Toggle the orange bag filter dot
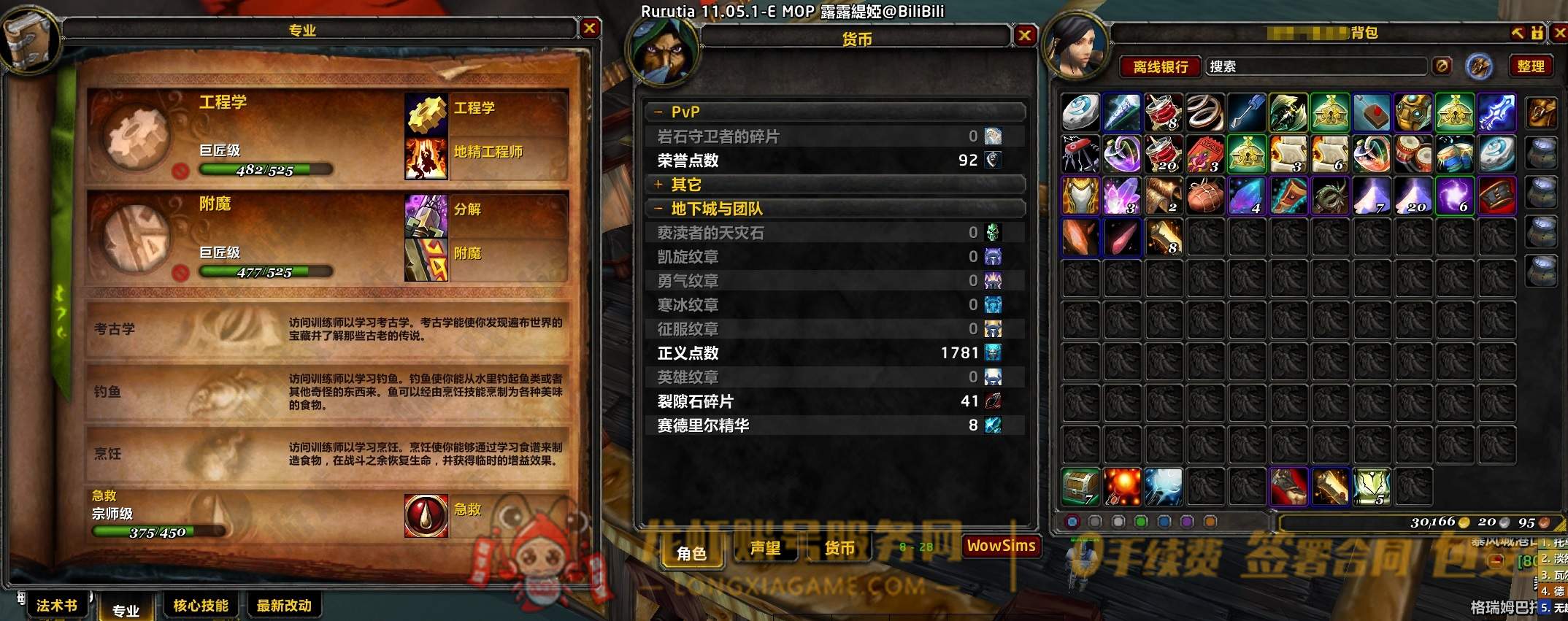The height and width of the screenshot is (621, 1568). click(1209, 520)
